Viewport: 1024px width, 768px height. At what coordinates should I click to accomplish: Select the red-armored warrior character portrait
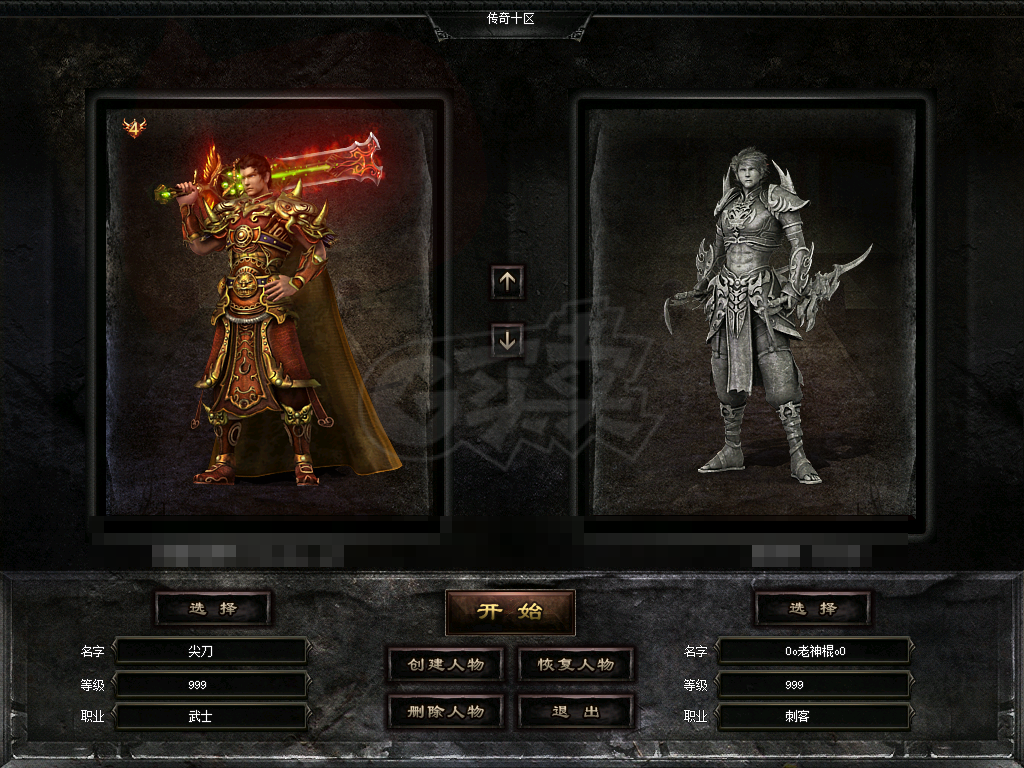(268, 310)
